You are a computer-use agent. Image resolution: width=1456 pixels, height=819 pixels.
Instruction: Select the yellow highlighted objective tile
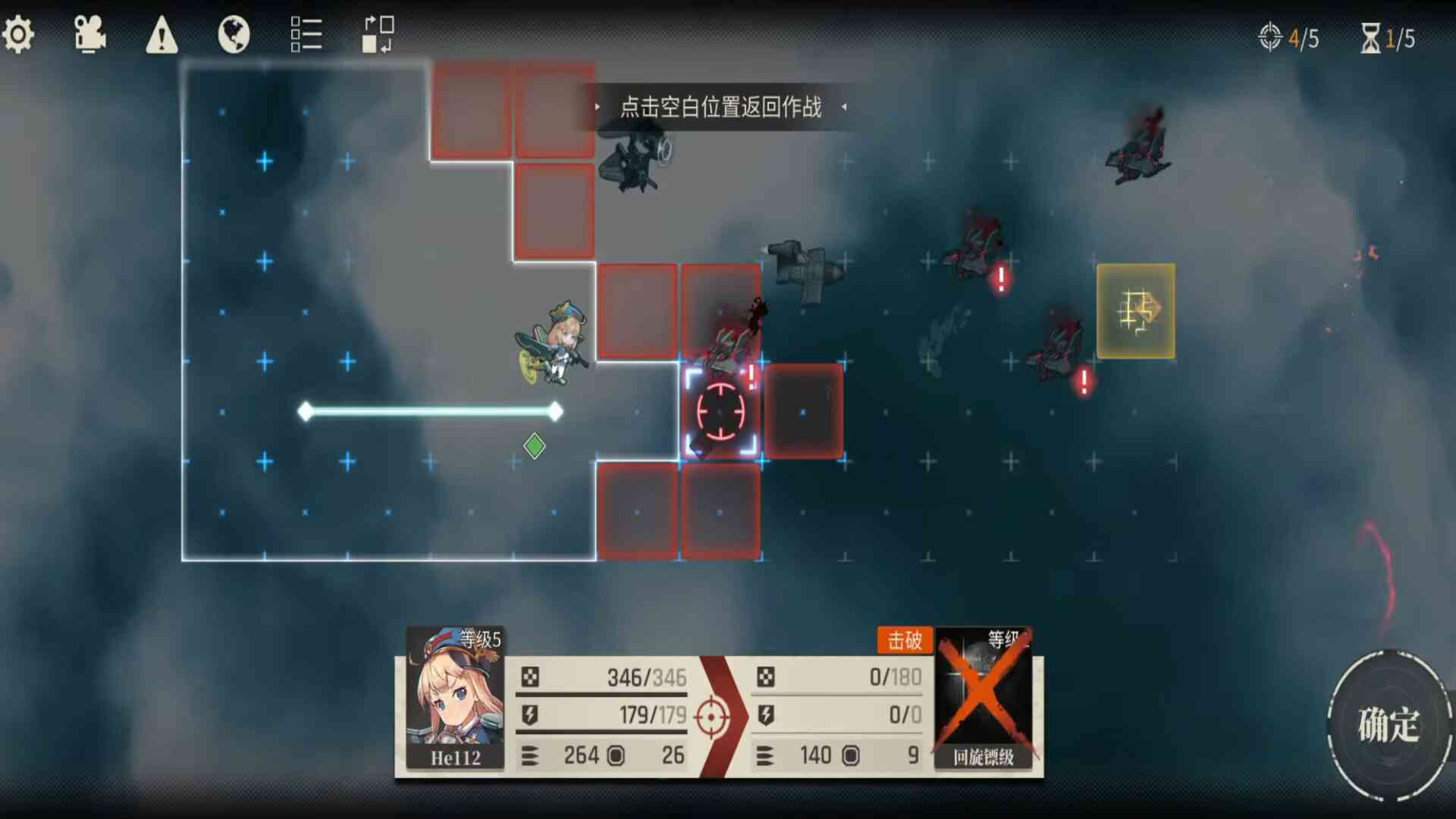[x=1135, y=311]
